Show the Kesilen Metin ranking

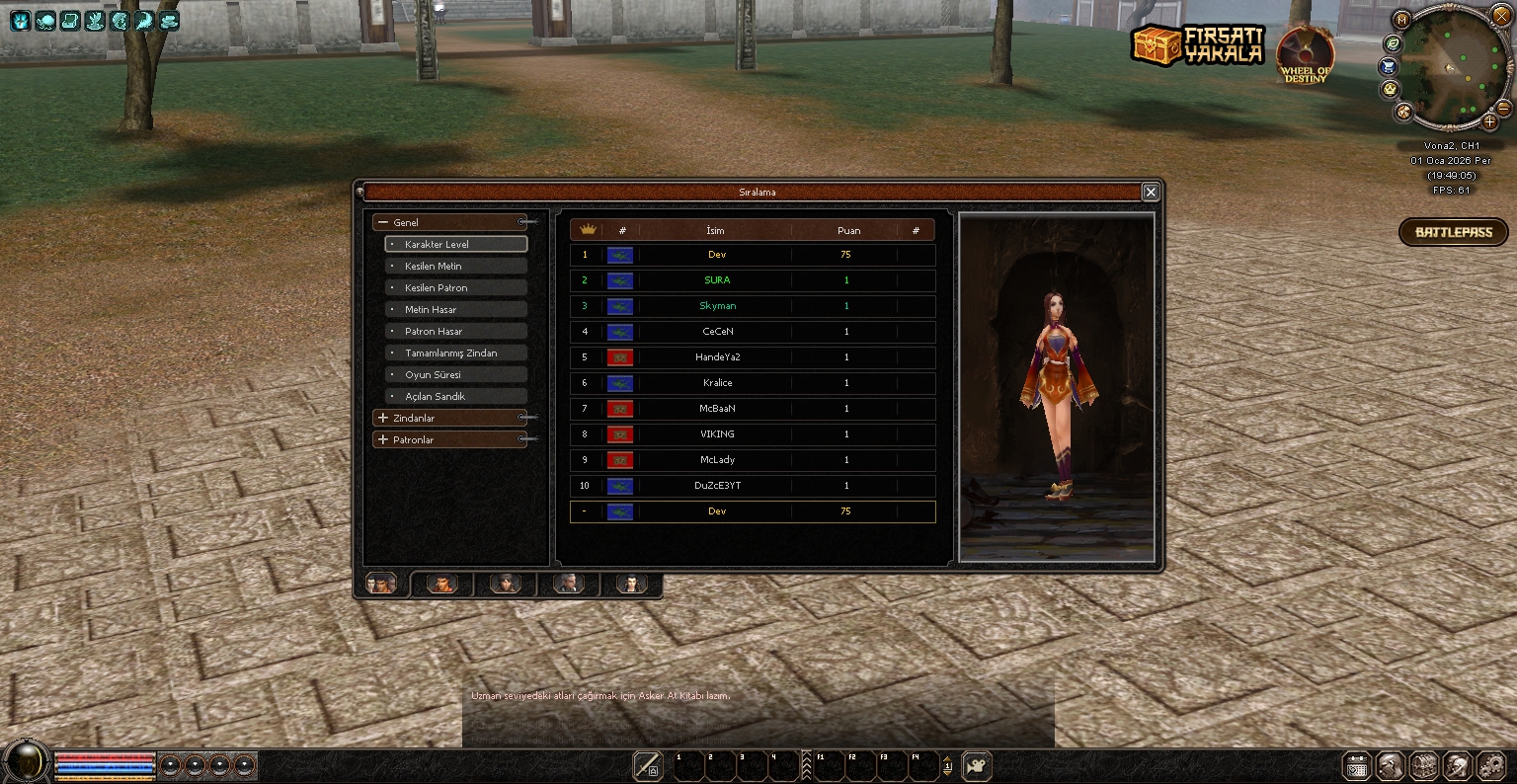pos(455,266)
